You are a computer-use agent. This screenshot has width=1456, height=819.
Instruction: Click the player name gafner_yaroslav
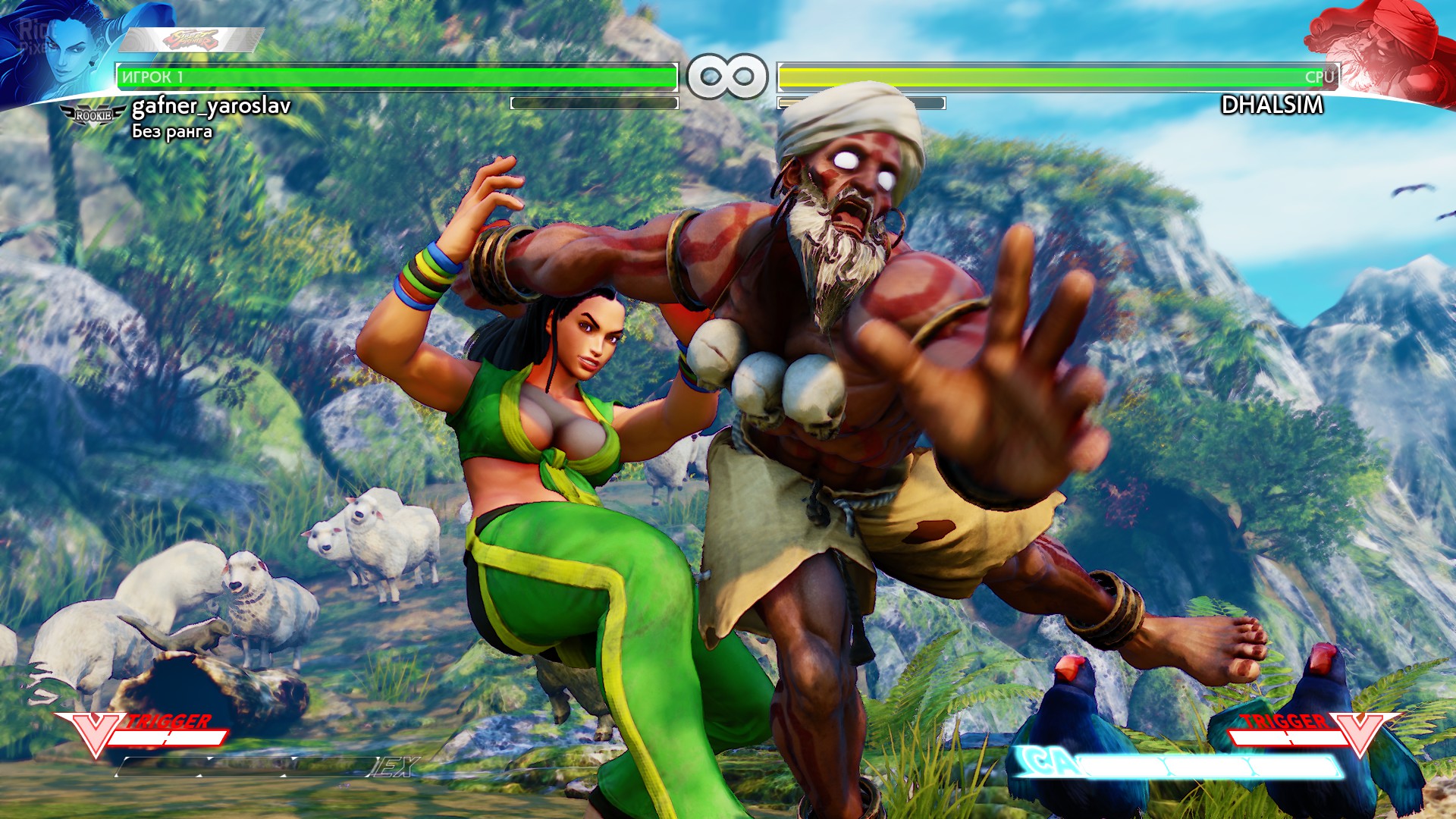211,105
